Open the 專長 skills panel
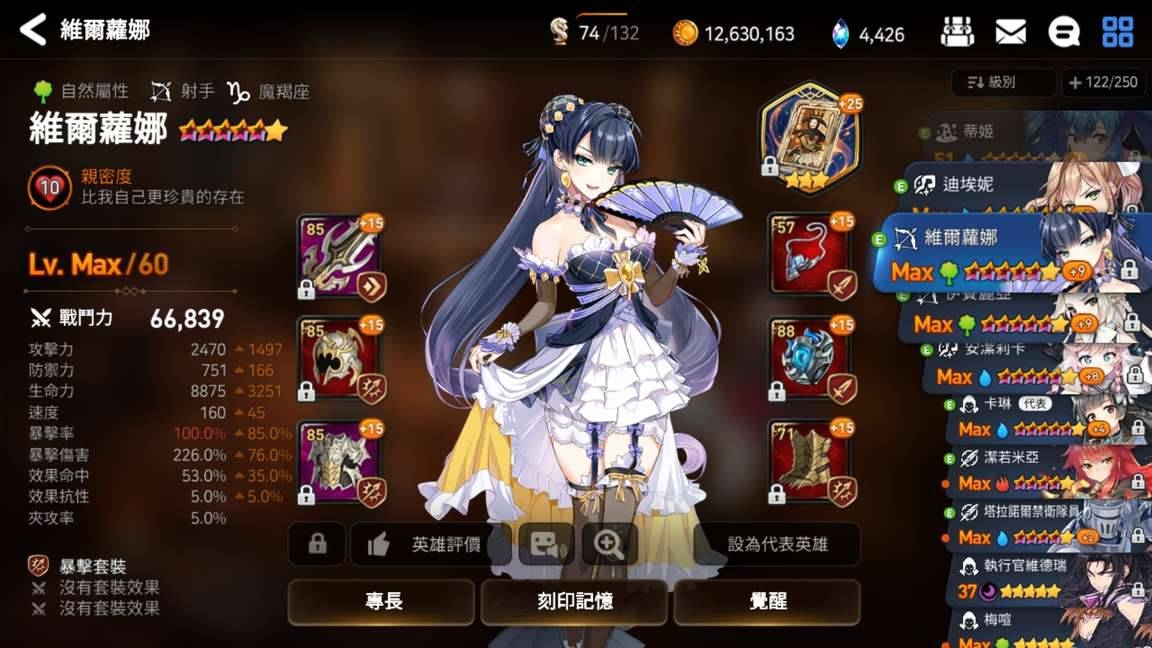The height and width of the screenshot is (648, 1152). click(383, 601)
